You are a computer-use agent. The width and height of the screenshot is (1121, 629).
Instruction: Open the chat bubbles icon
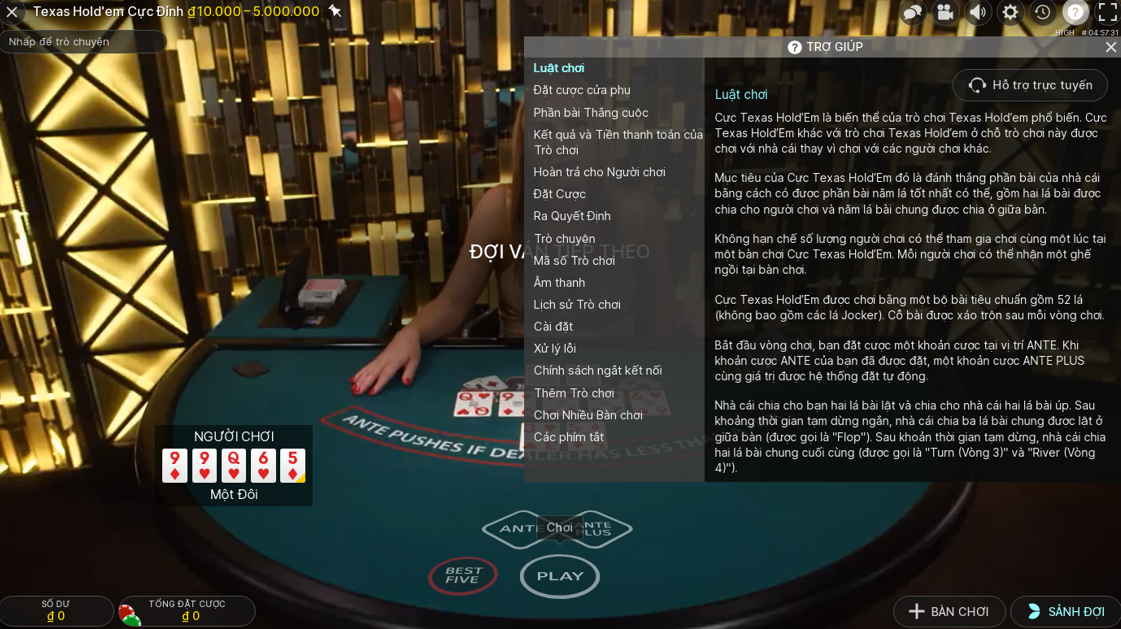click(912, 12)
